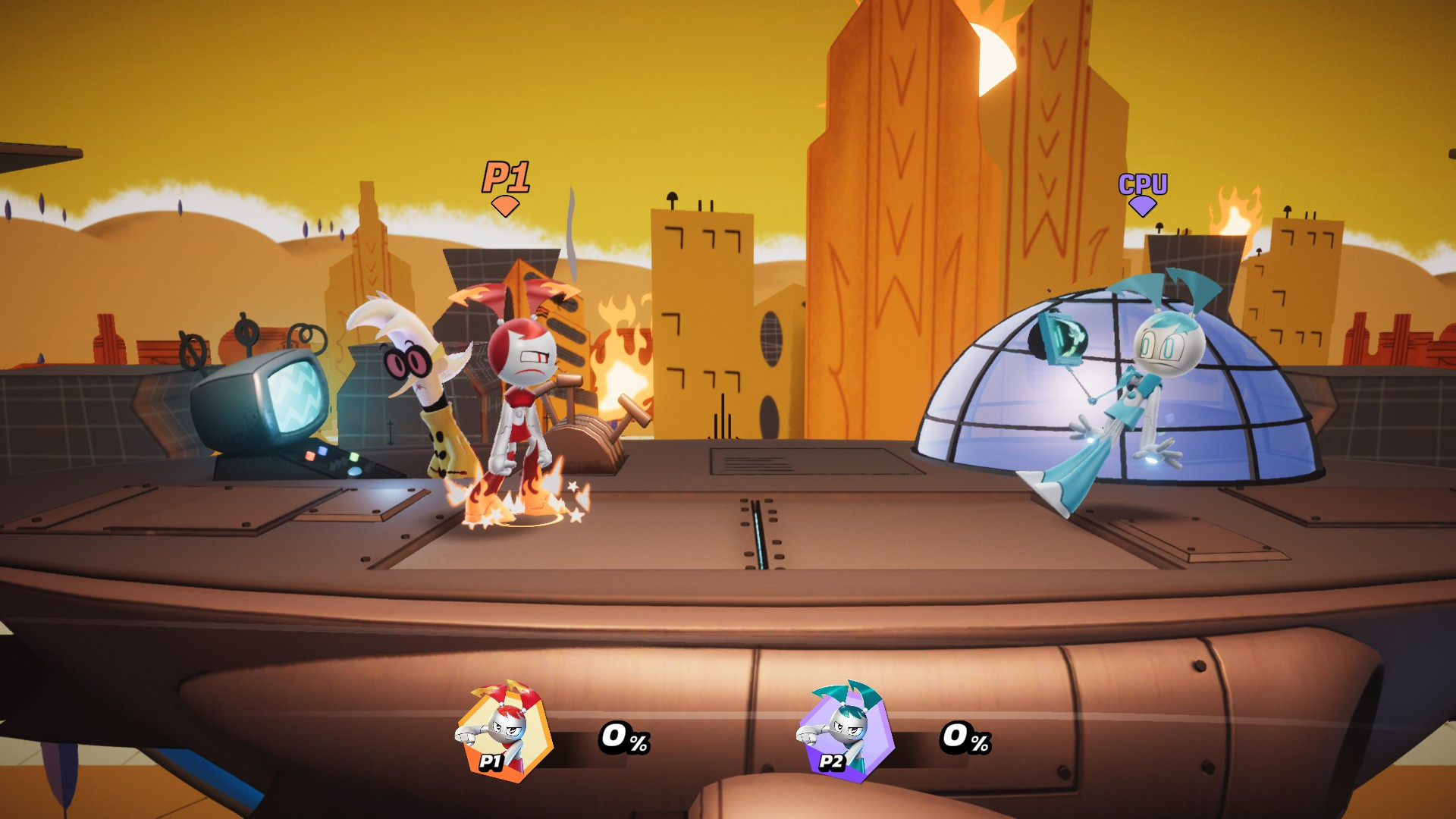Toggle the red button on the control console

coord(309,456)
